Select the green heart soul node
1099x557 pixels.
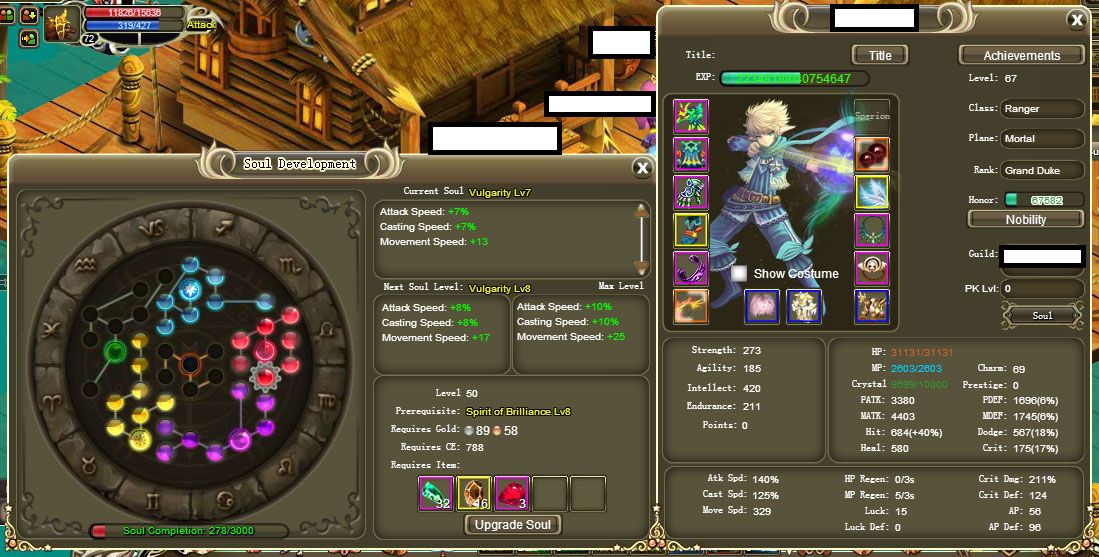115,351
